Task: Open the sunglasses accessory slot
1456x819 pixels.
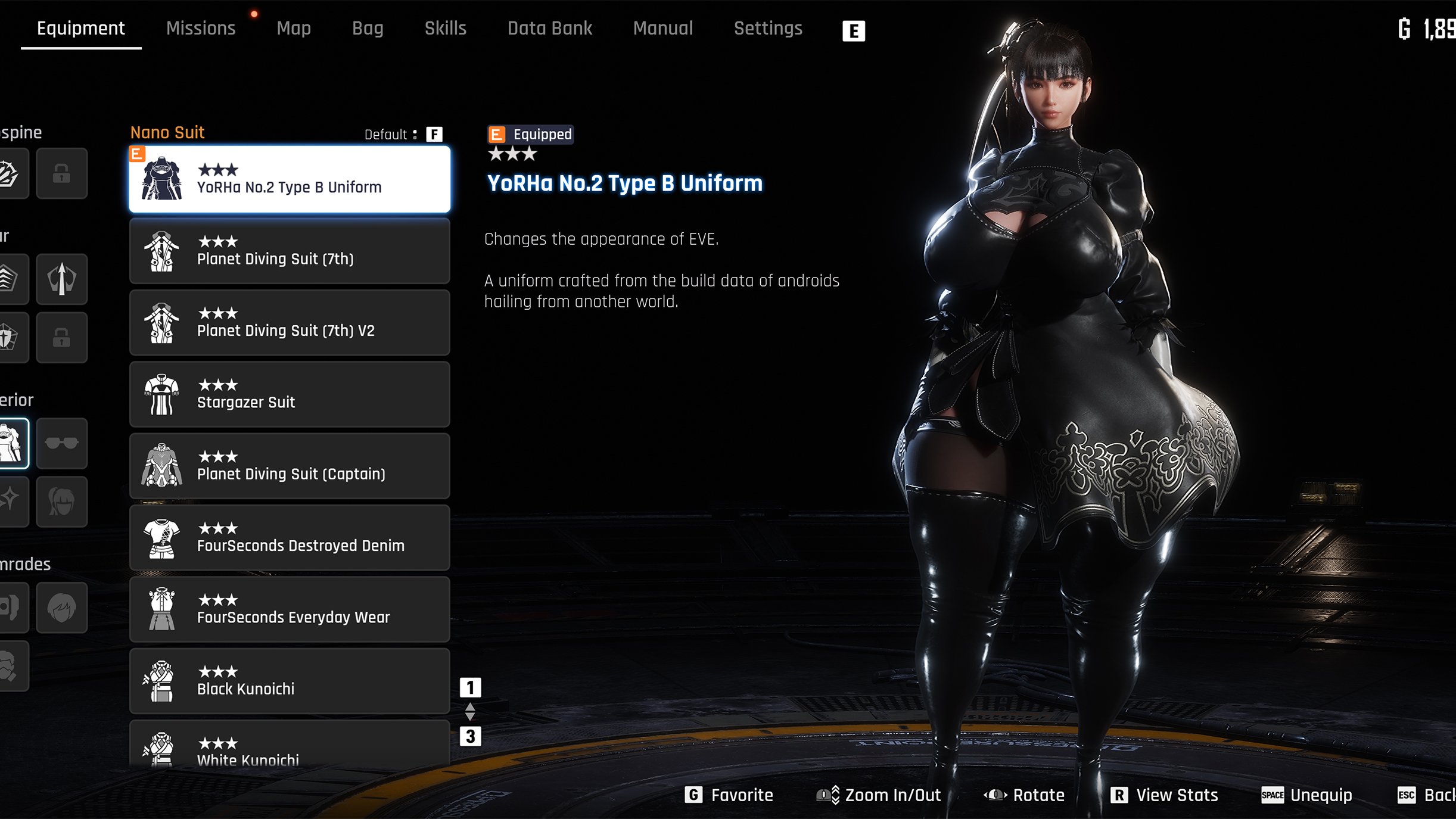Action: coord(61,443)
